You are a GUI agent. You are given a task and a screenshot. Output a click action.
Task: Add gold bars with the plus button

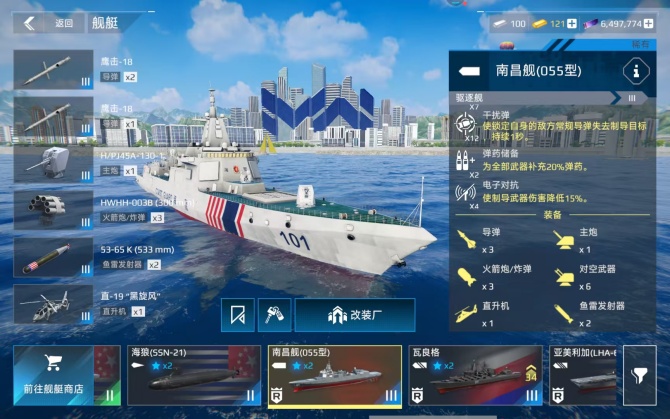[x=573, y=23]
